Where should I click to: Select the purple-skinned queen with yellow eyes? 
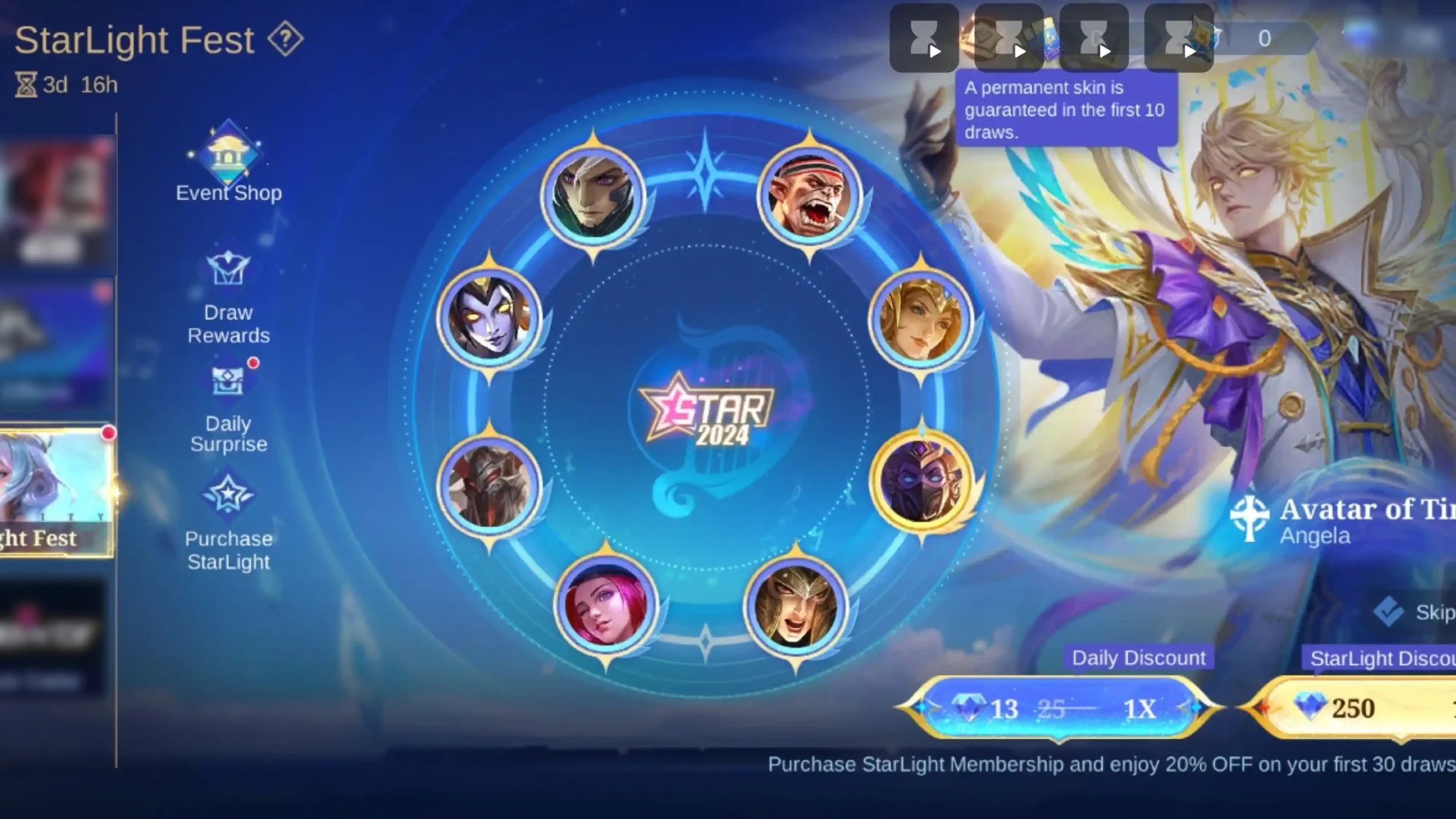point(489,318)
